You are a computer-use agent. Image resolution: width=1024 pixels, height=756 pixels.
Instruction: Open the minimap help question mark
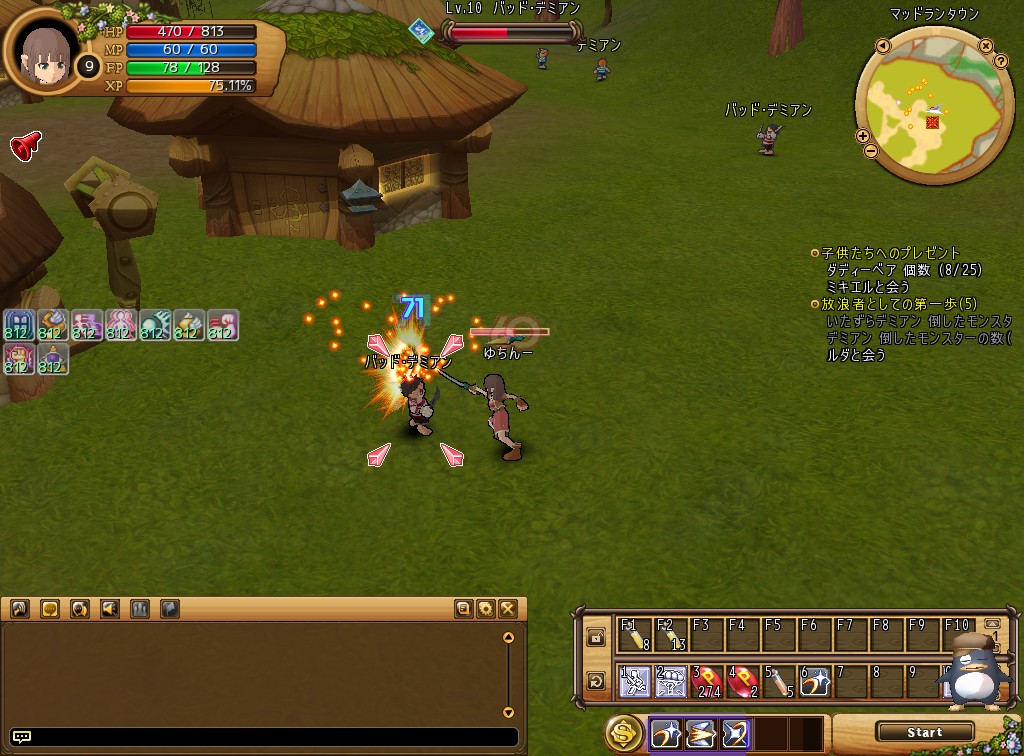1001,62
